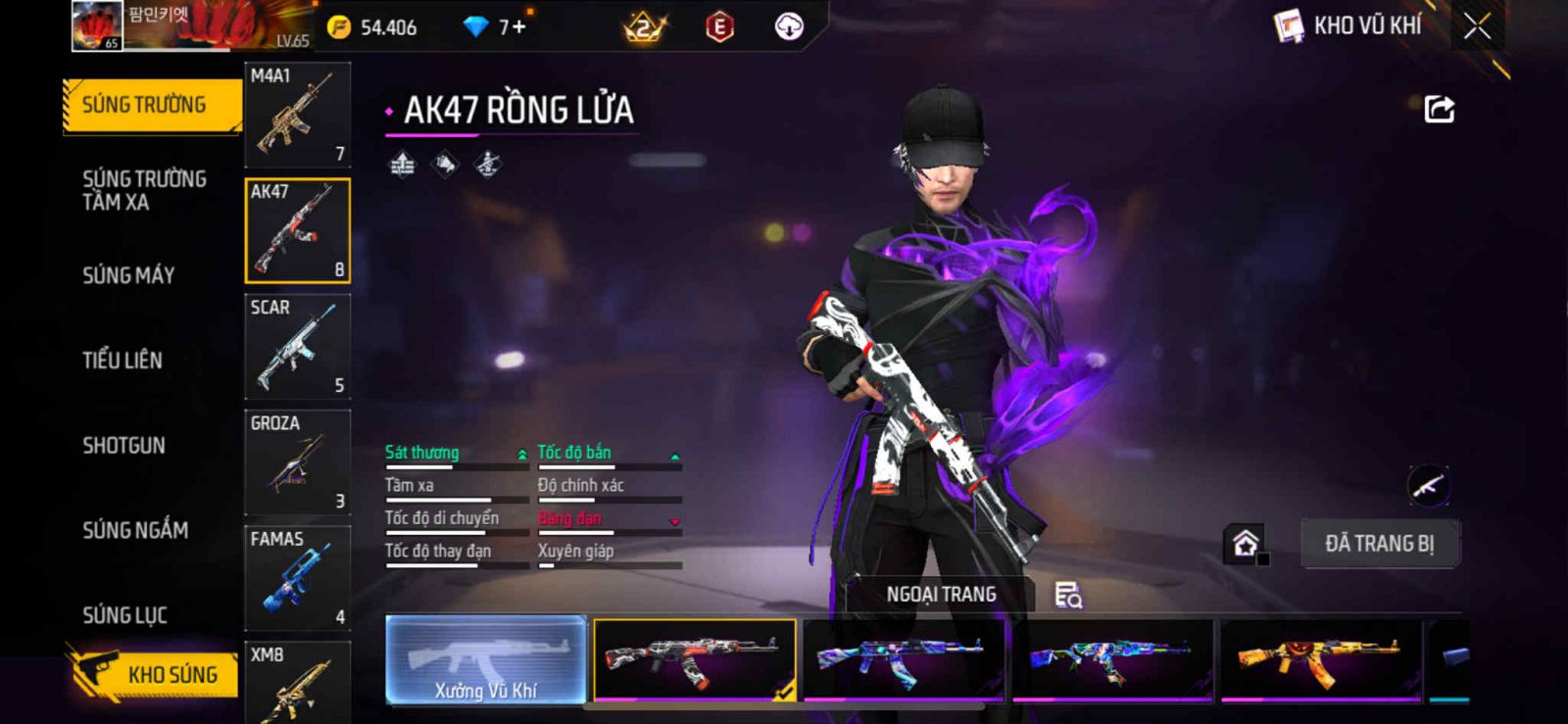Open the Xưởng Vũ Khí workshop tile
The image size is (1568, 724).
[x=486, y=659]
